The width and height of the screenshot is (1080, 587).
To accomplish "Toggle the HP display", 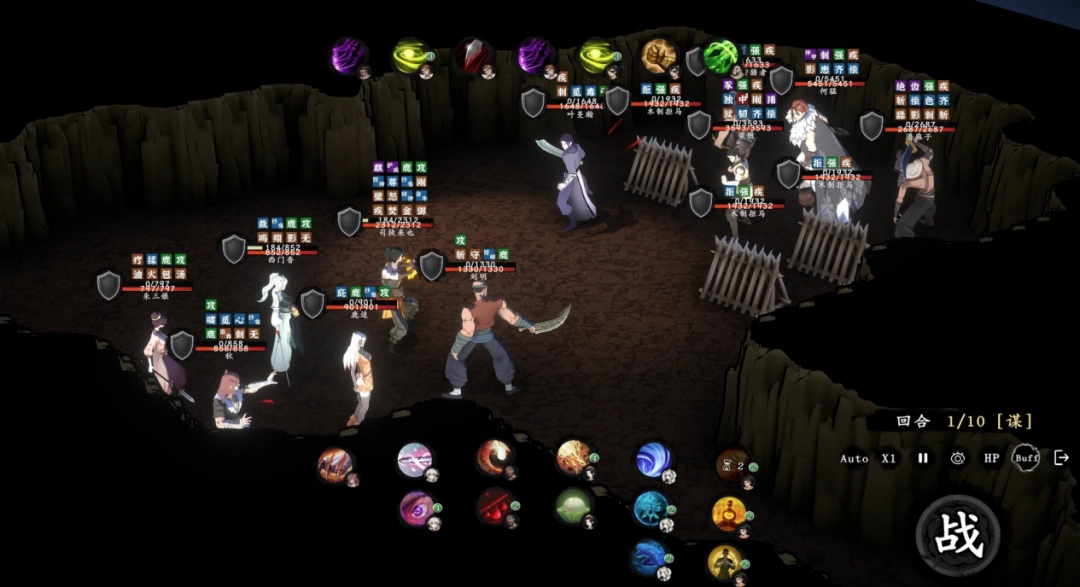I will tap(991, 458).
